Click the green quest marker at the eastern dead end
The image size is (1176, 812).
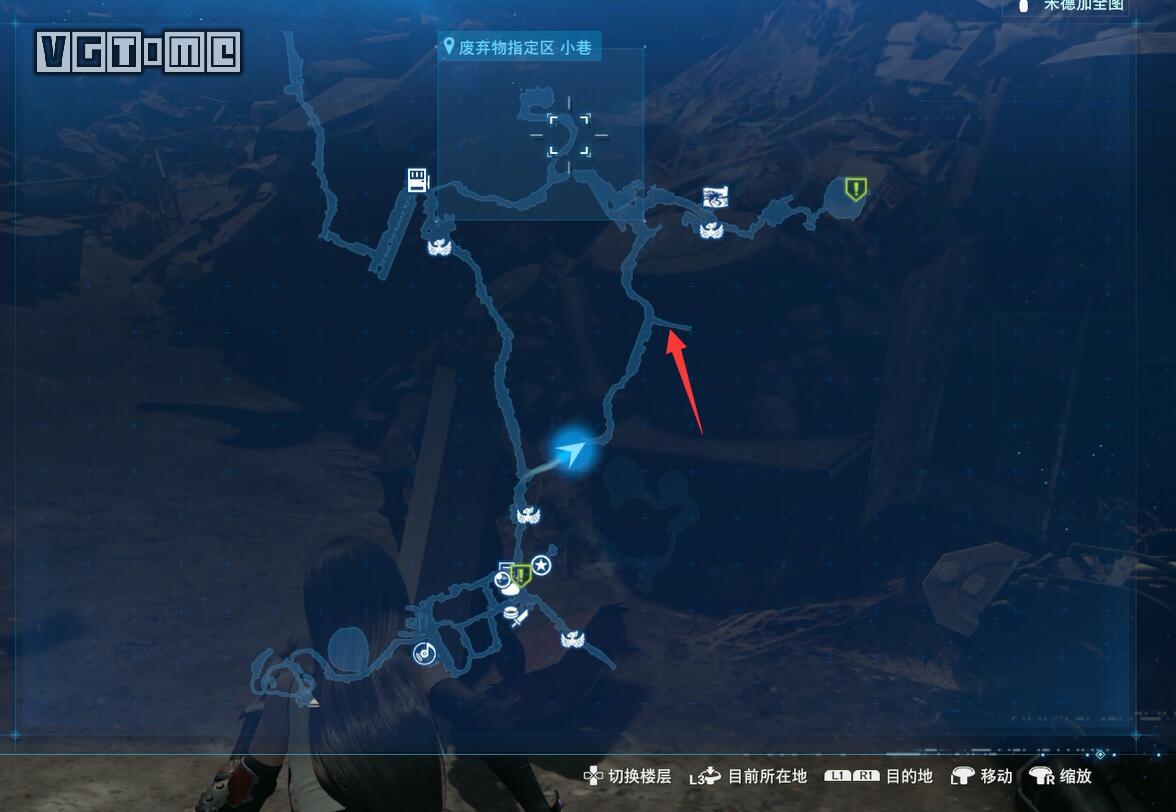pyautogui.click(x=855, y=188)
